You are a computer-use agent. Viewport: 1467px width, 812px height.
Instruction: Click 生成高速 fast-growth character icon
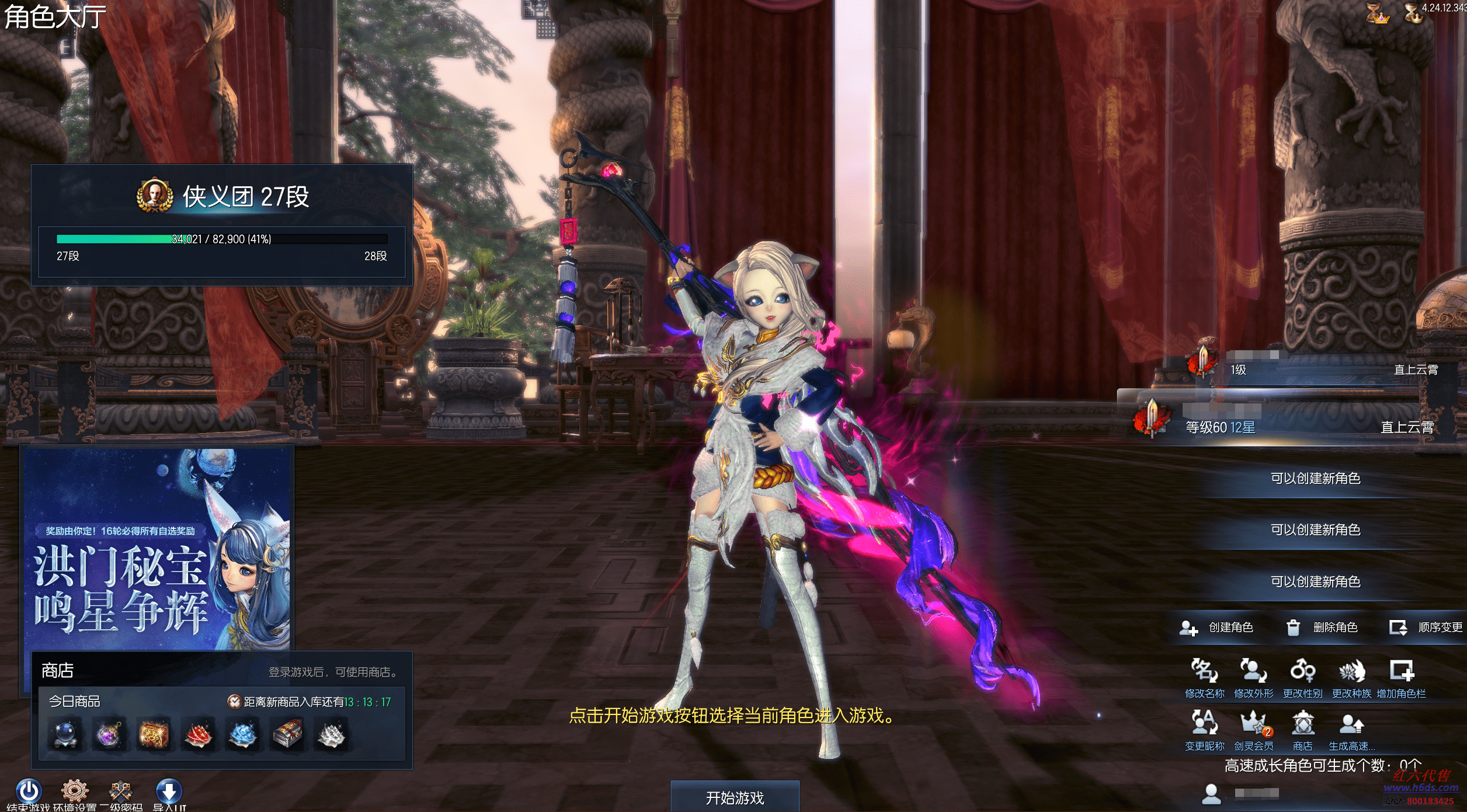tap(1351, 730)
